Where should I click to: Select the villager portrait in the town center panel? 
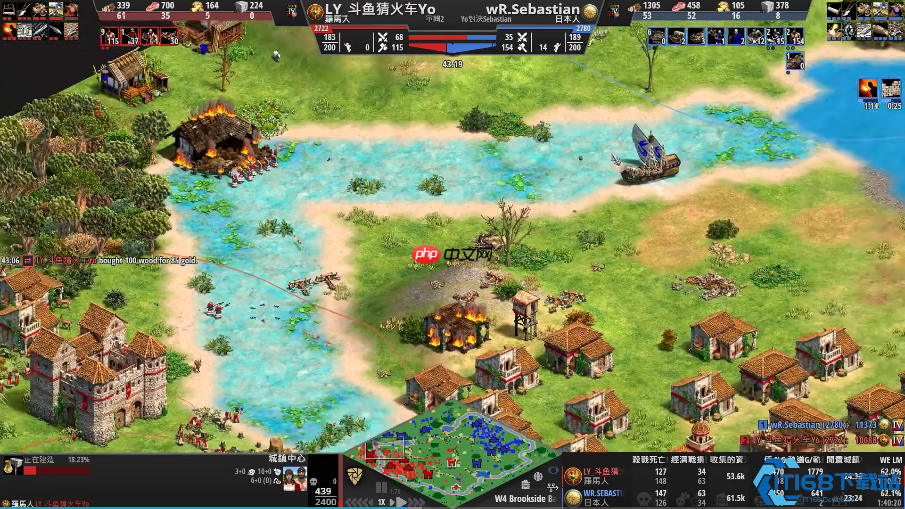[x=294, y=475]
